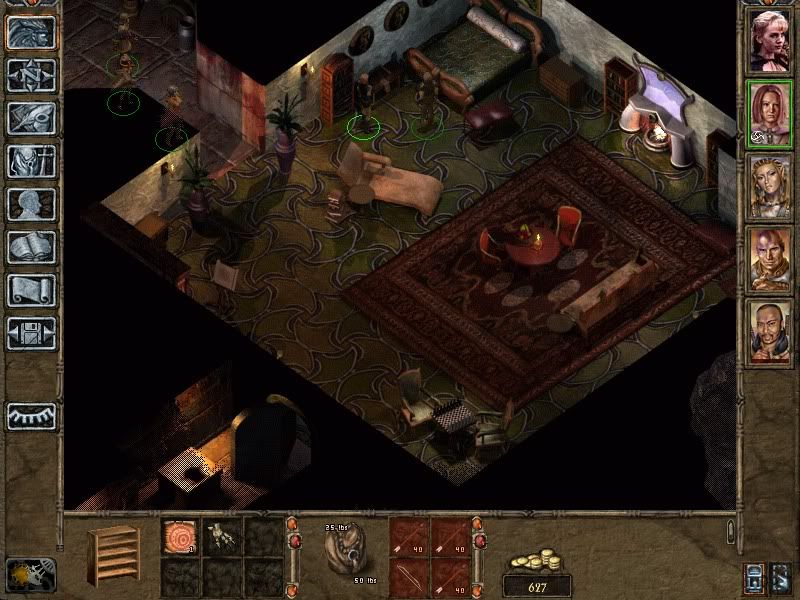Select the dark-haired mustached man's portrait
This screenshot has width=800, height=600.
point(769,332)
